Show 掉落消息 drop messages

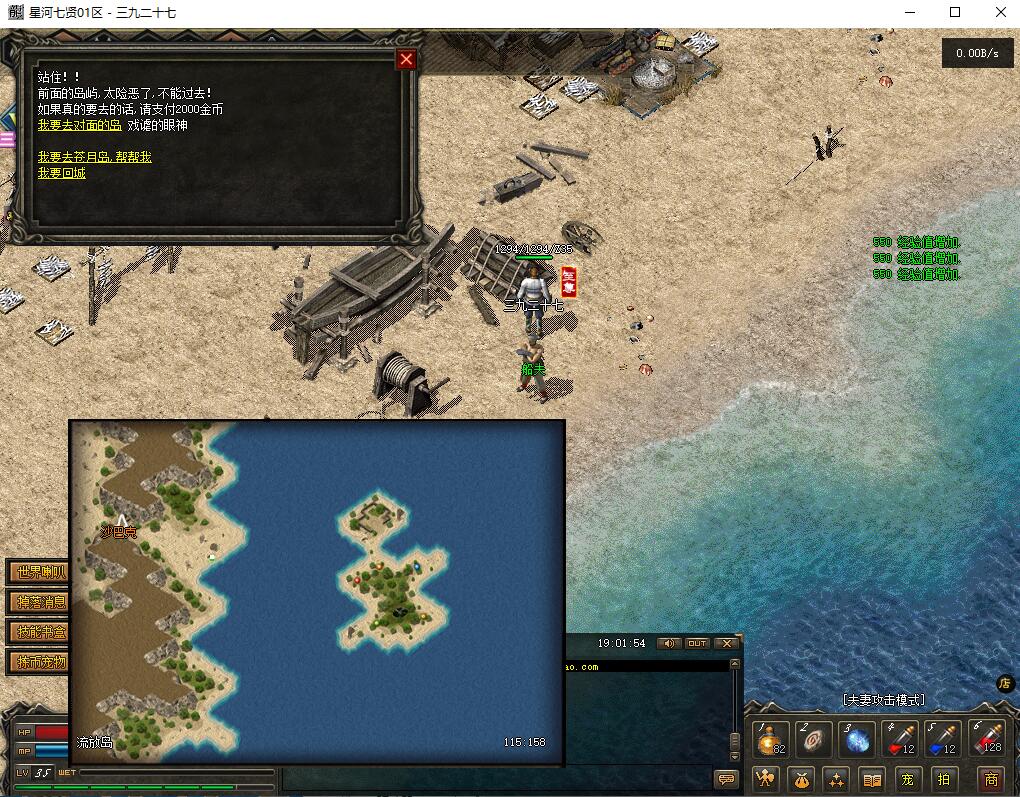coord(38,602)
